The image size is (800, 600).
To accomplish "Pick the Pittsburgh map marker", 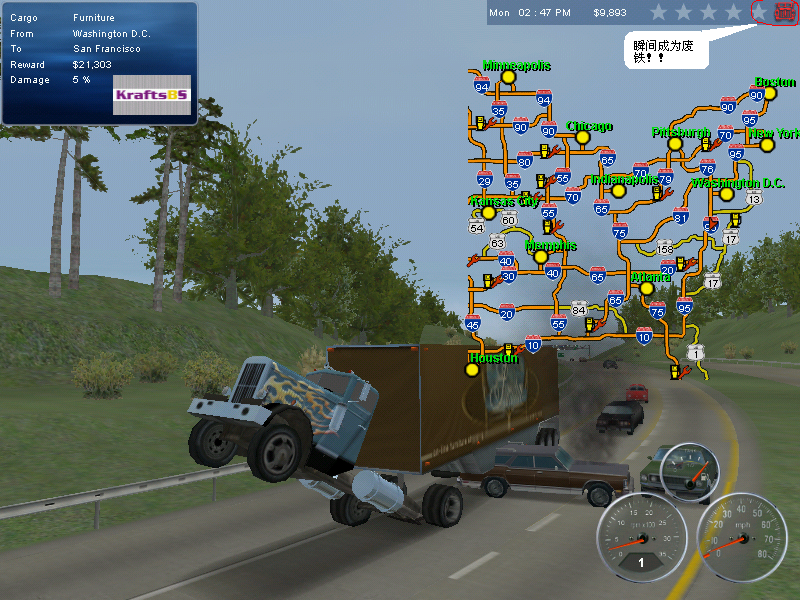I will click(x=674, y=144).
